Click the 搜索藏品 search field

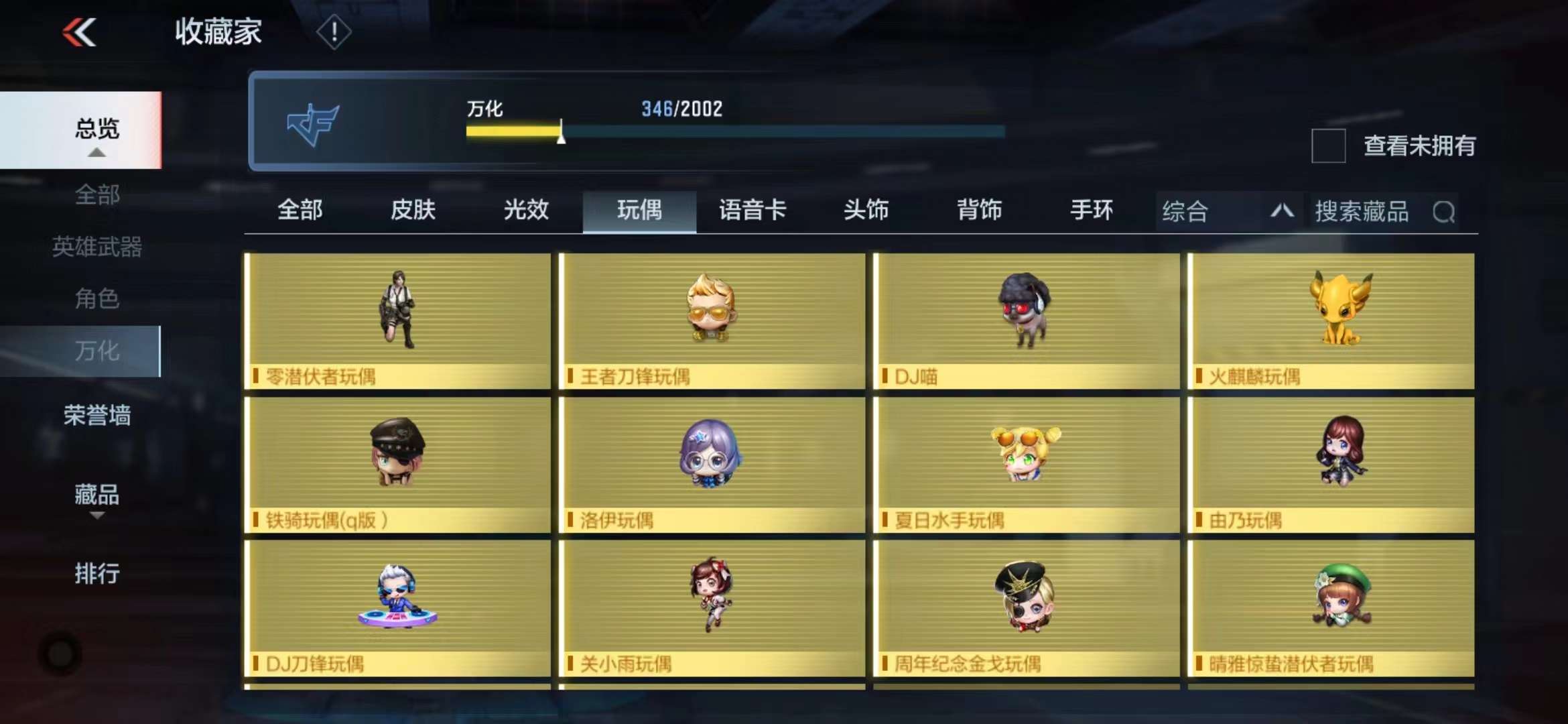(1380, 212)
